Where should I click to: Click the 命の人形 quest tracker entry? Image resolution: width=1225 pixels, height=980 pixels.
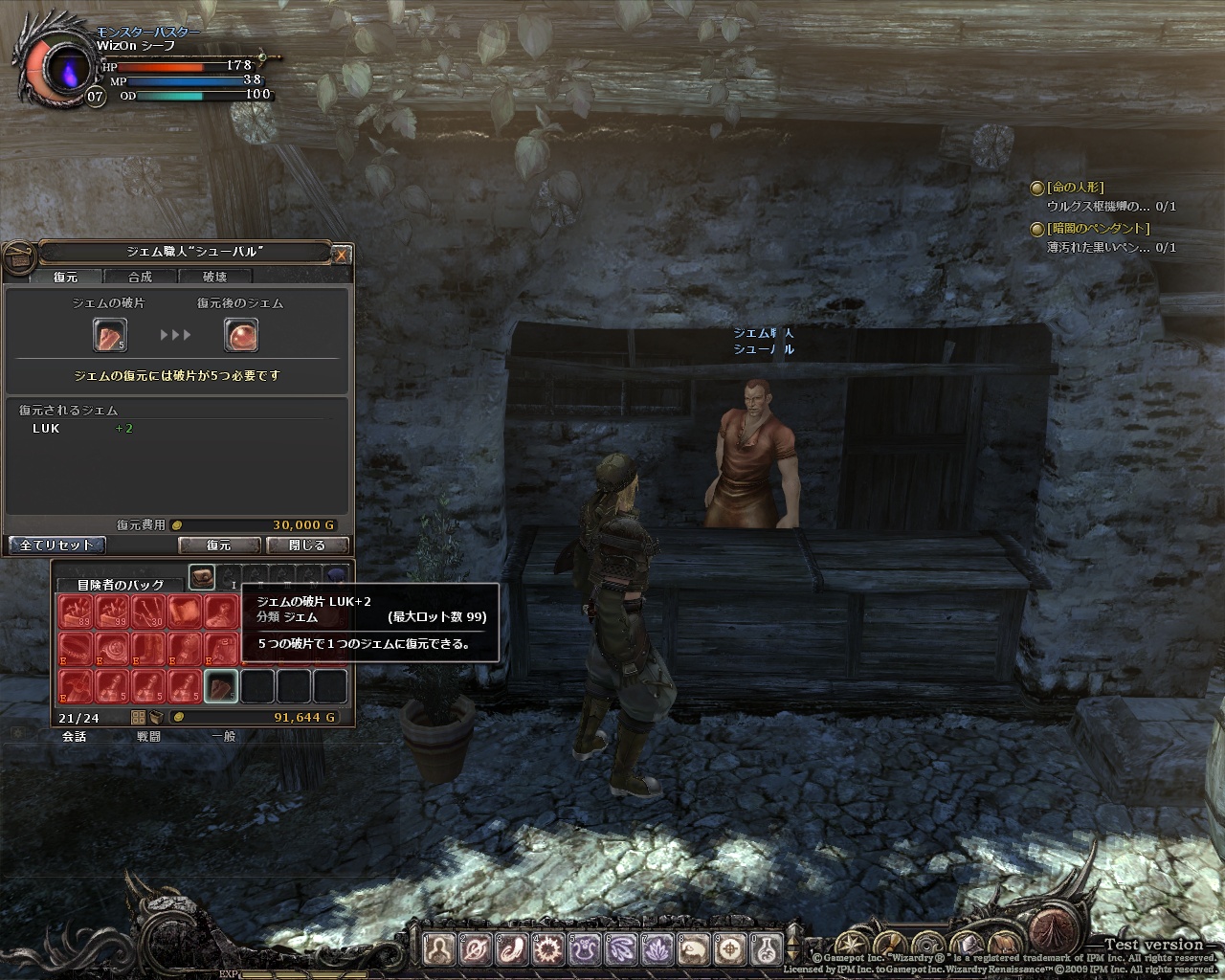[x=1075, y=188]
